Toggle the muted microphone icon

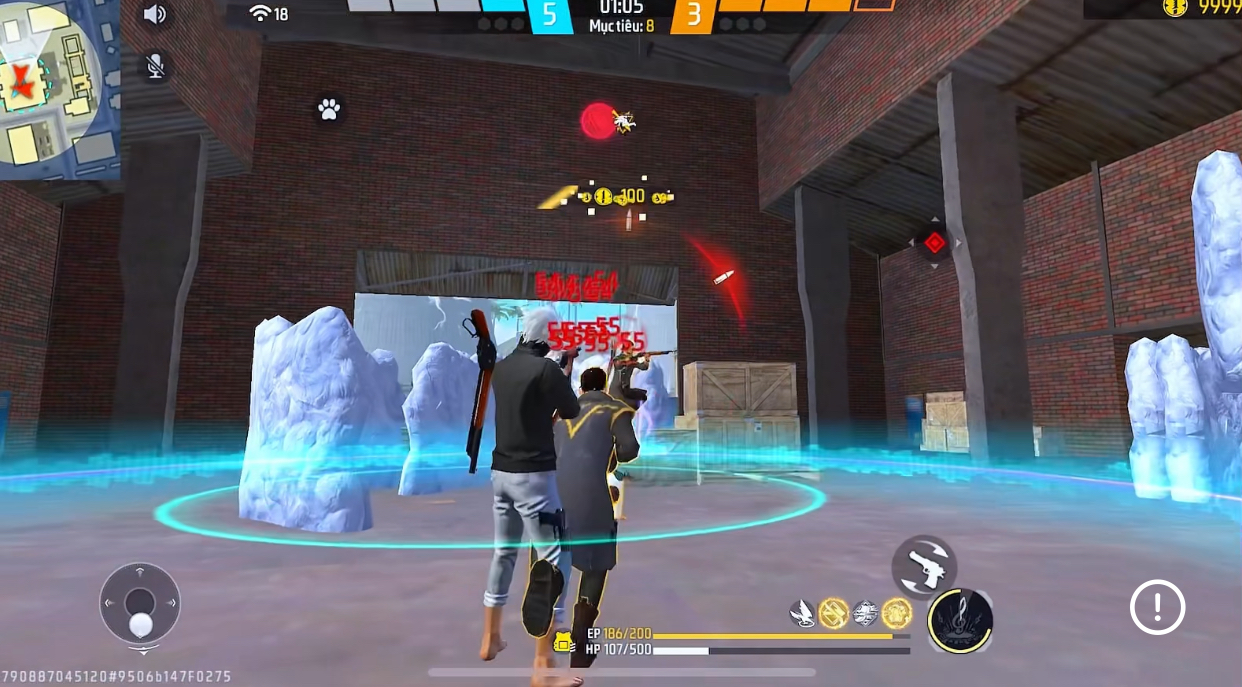tap(154, 67)
